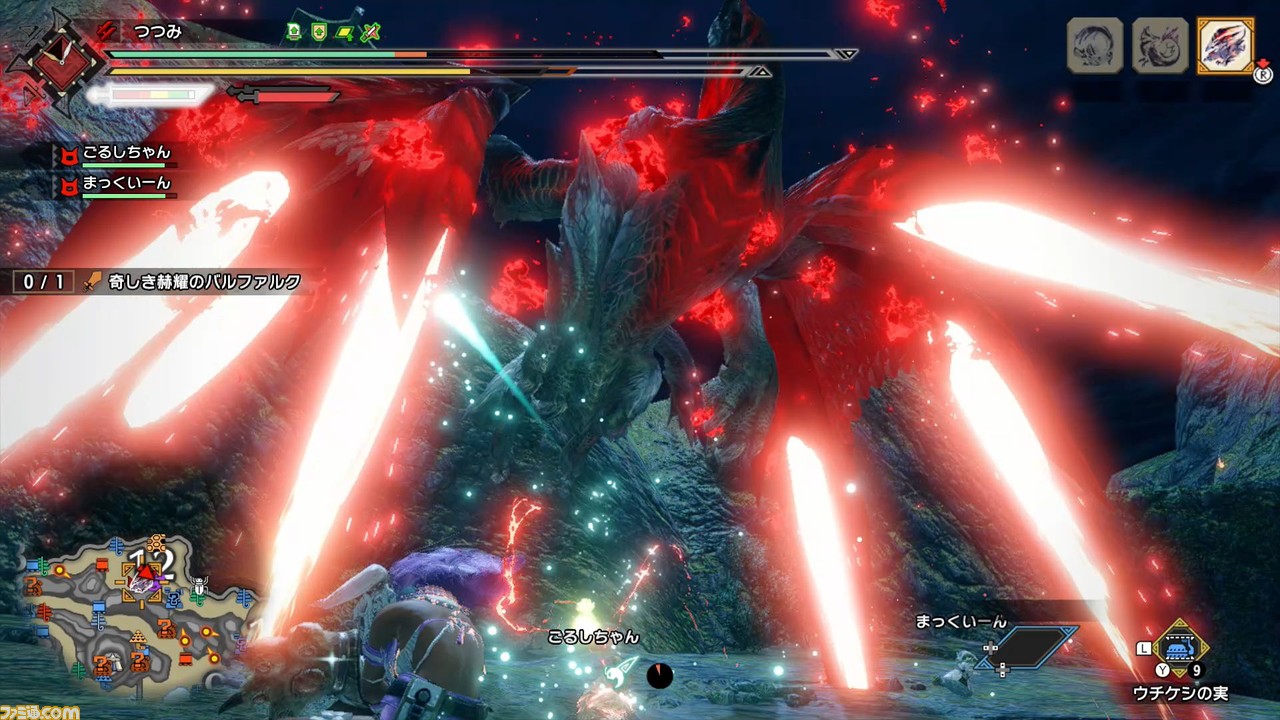Select party member ごるしちゃん in the list

(126, 154)
